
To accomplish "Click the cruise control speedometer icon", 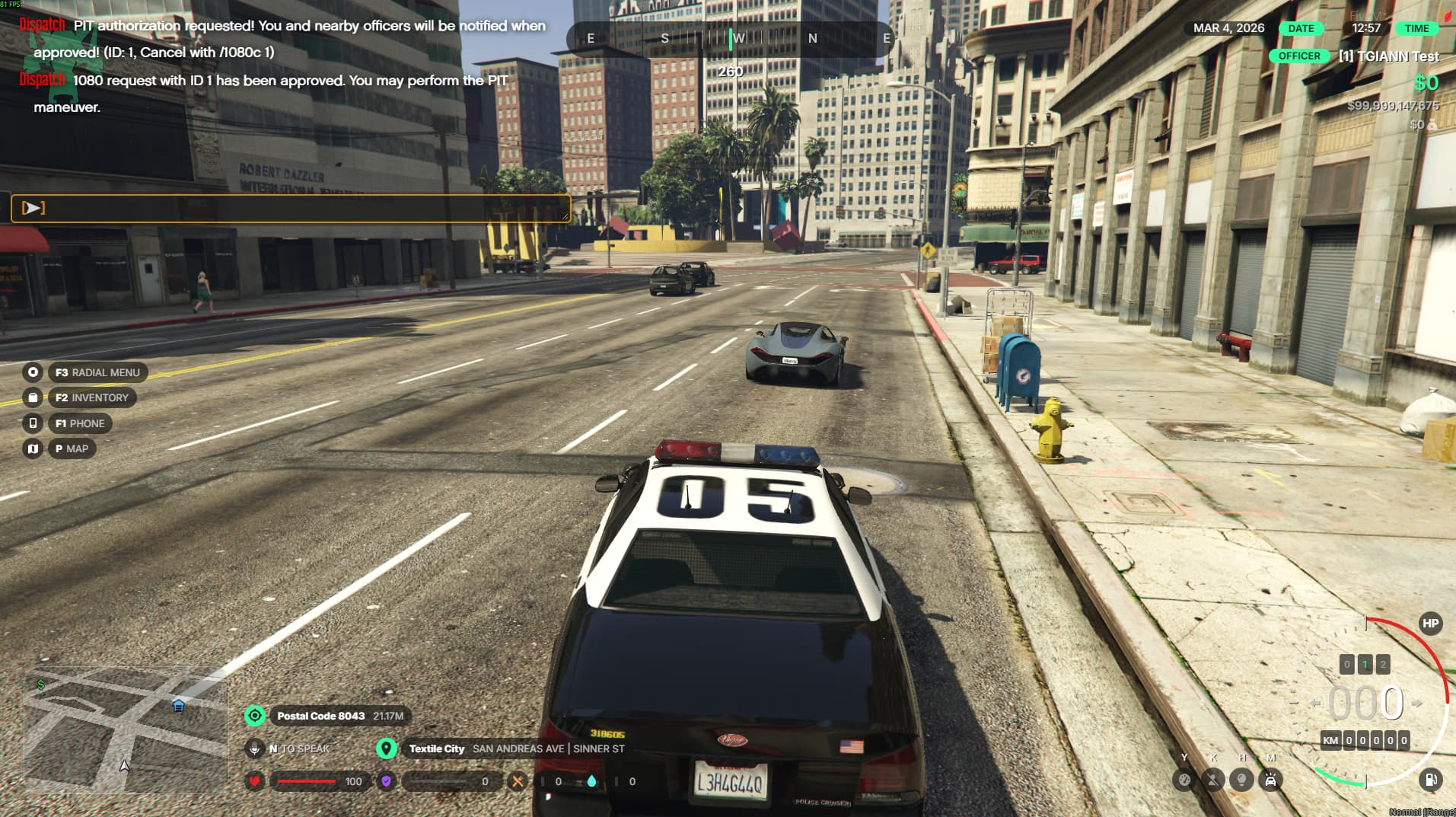I will tap(1184, 780).
